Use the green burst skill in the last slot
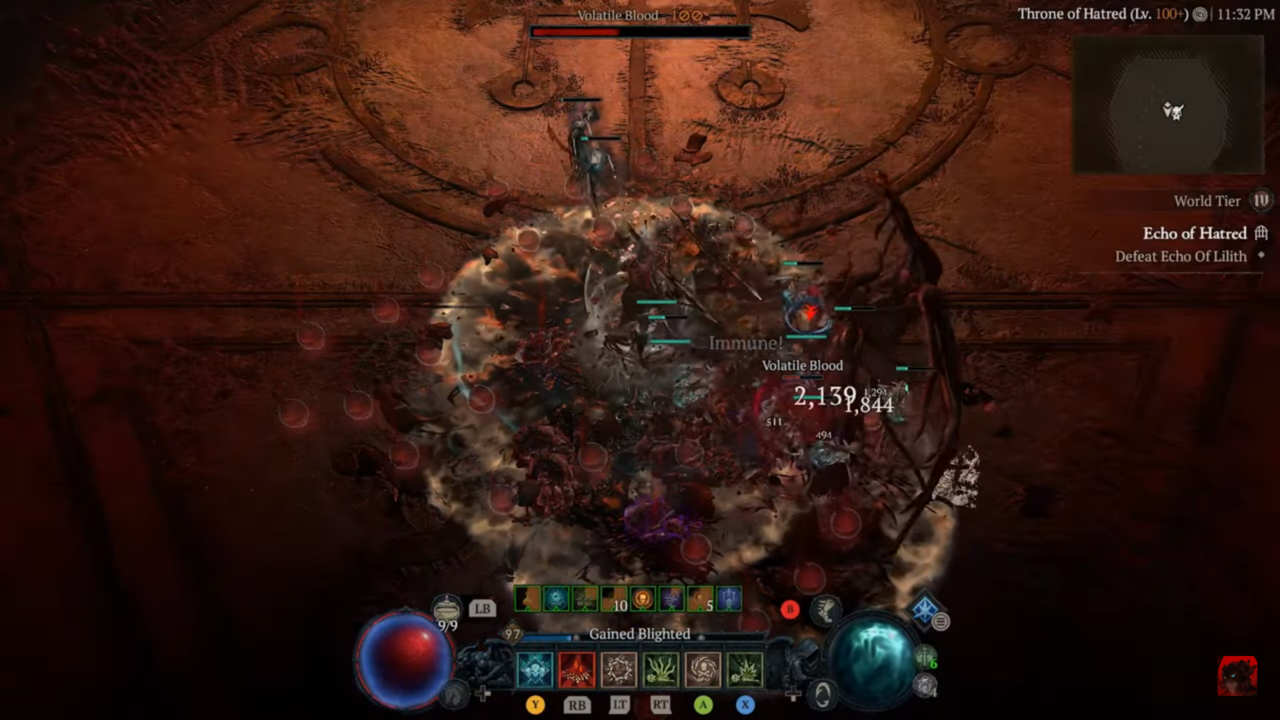The image size is (1280, 720). coord(745,669)
